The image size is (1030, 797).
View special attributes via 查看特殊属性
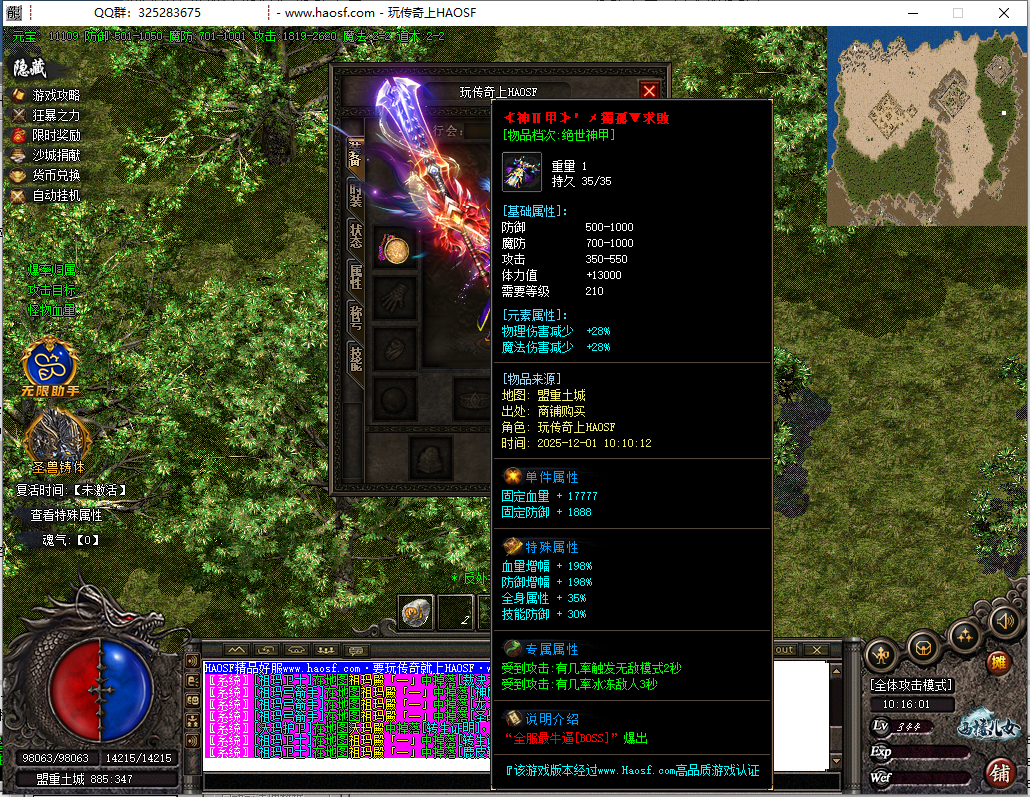pyautogui.click(x=66, y=515)
